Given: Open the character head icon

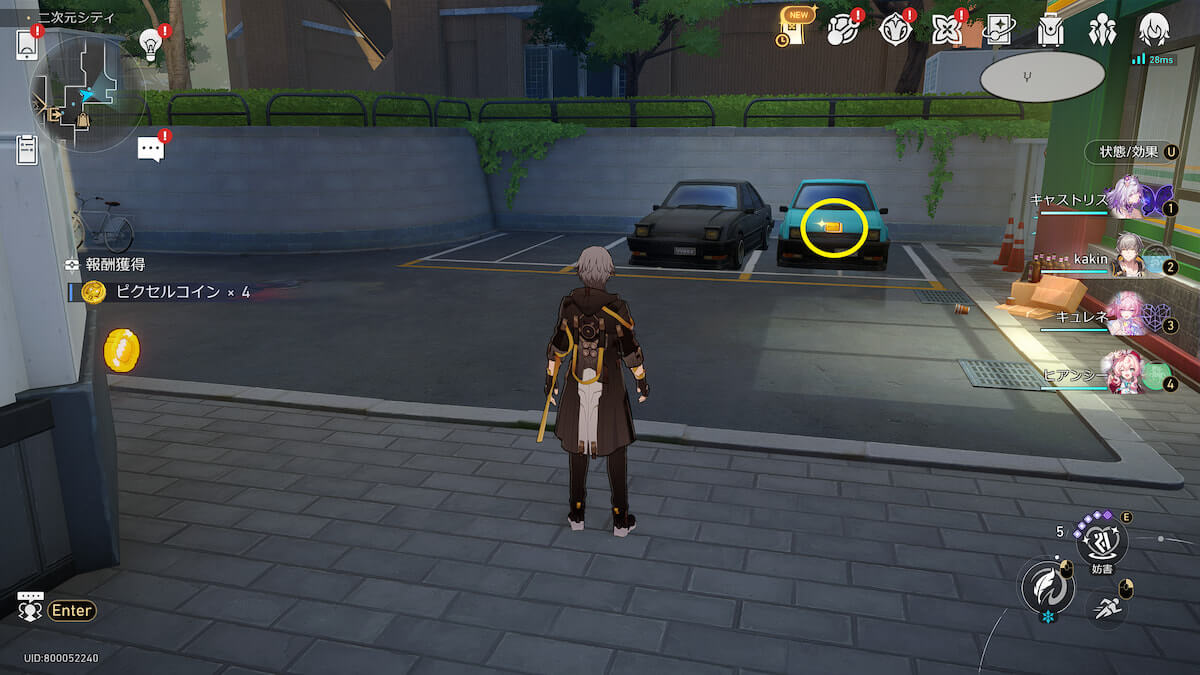Looking at the screenshot, I should tap(1154, 30).
